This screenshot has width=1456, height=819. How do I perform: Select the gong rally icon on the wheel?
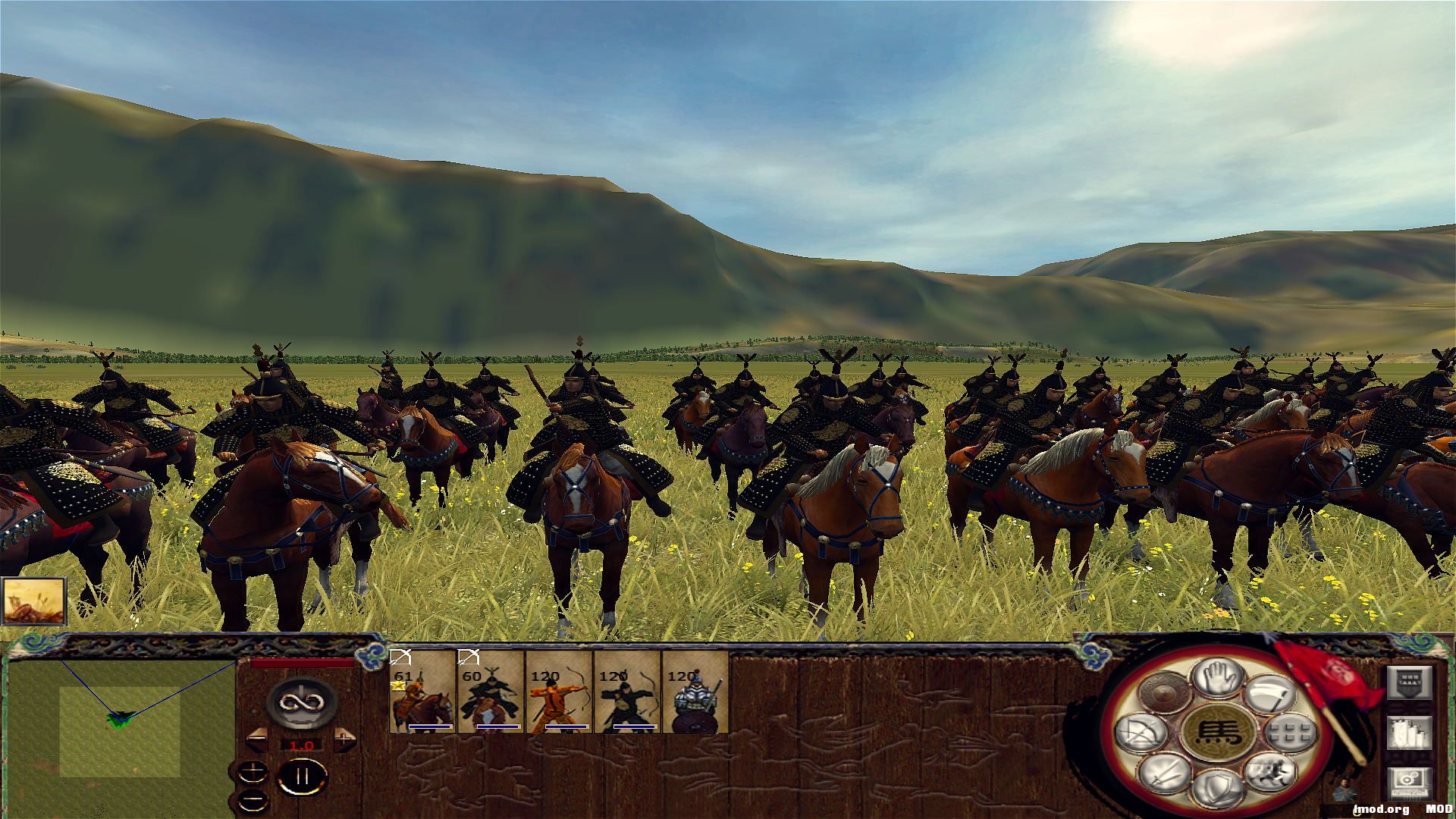click(x=1164, y=691)
